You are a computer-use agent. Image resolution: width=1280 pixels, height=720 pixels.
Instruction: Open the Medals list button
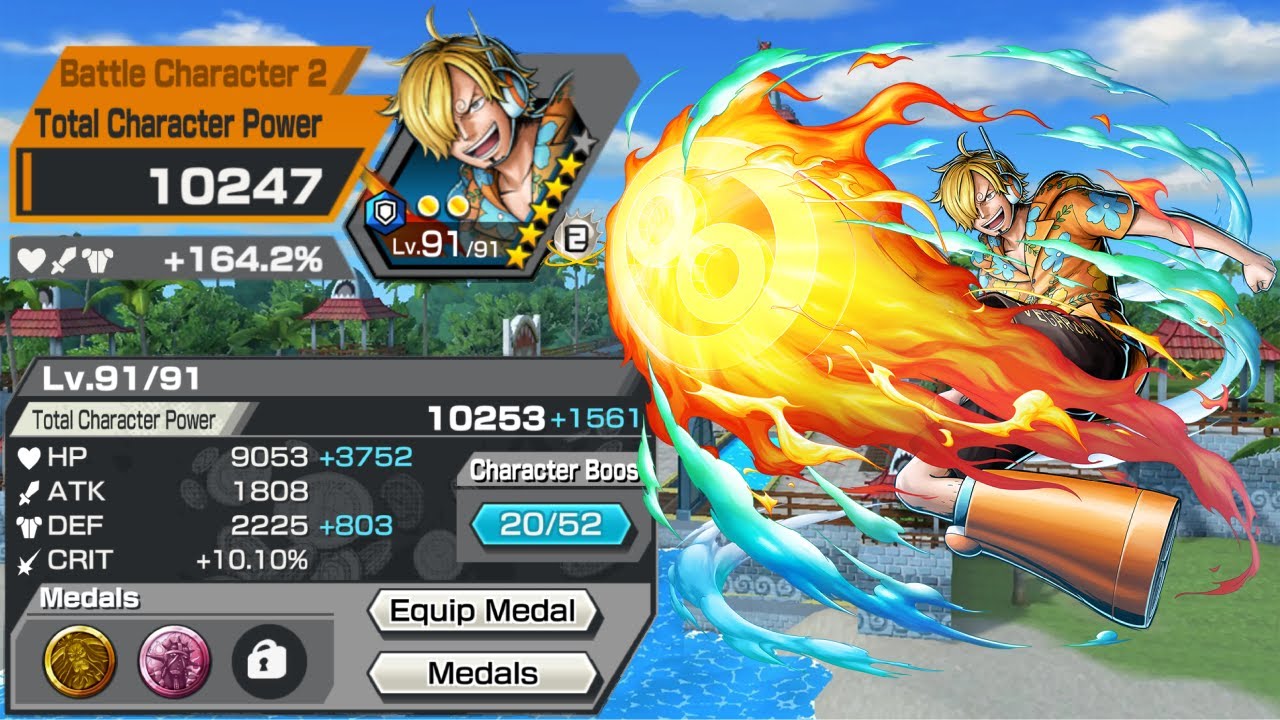tap(483, 673)
